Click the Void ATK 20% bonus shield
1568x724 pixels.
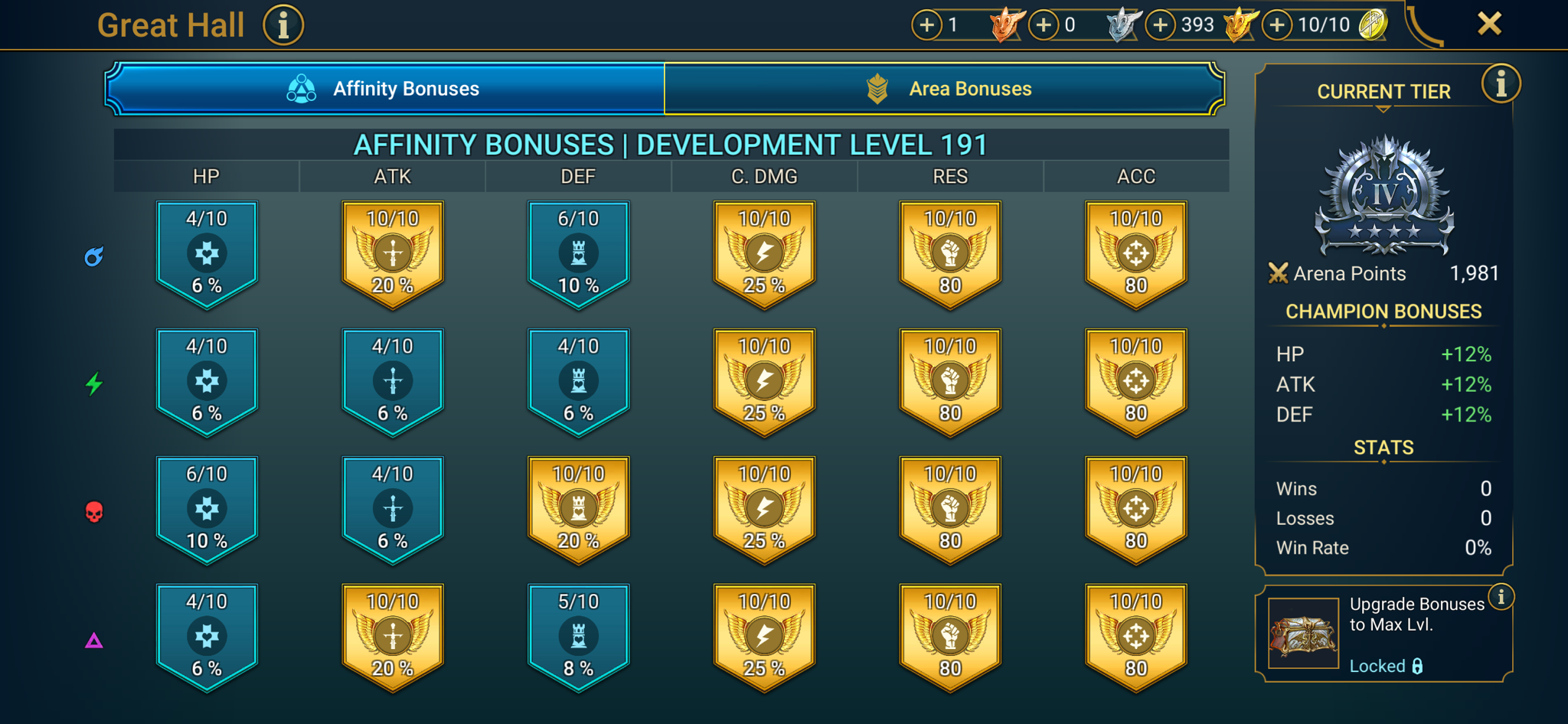point(392,637)
